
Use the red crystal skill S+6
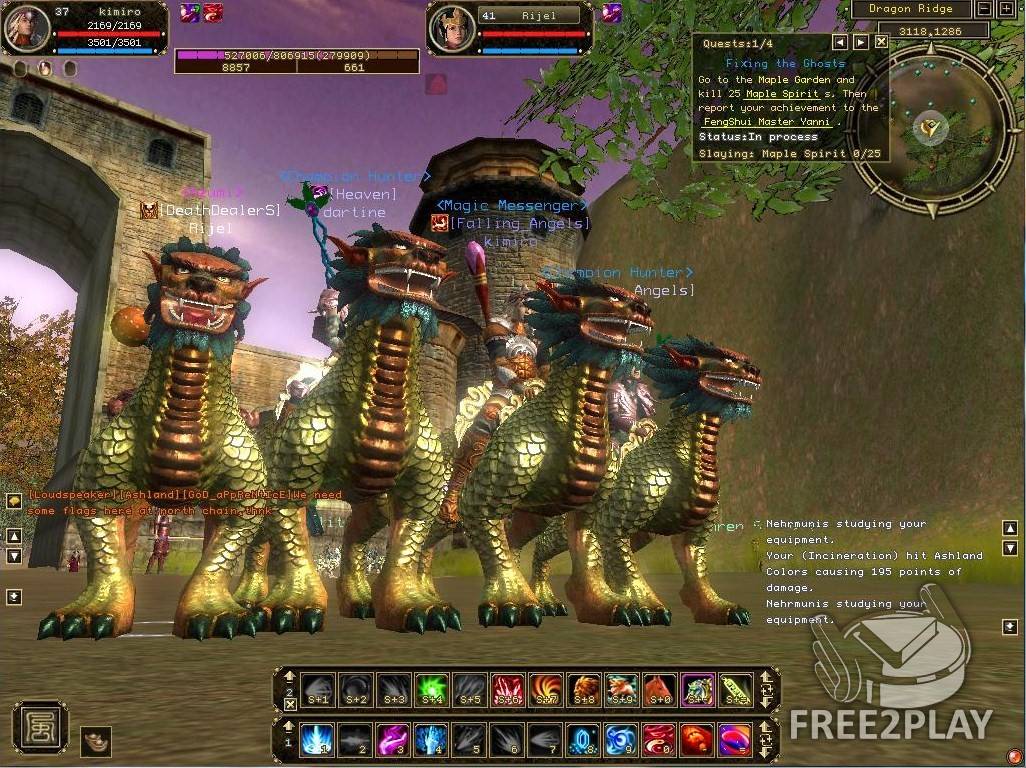tap(508, 689)
